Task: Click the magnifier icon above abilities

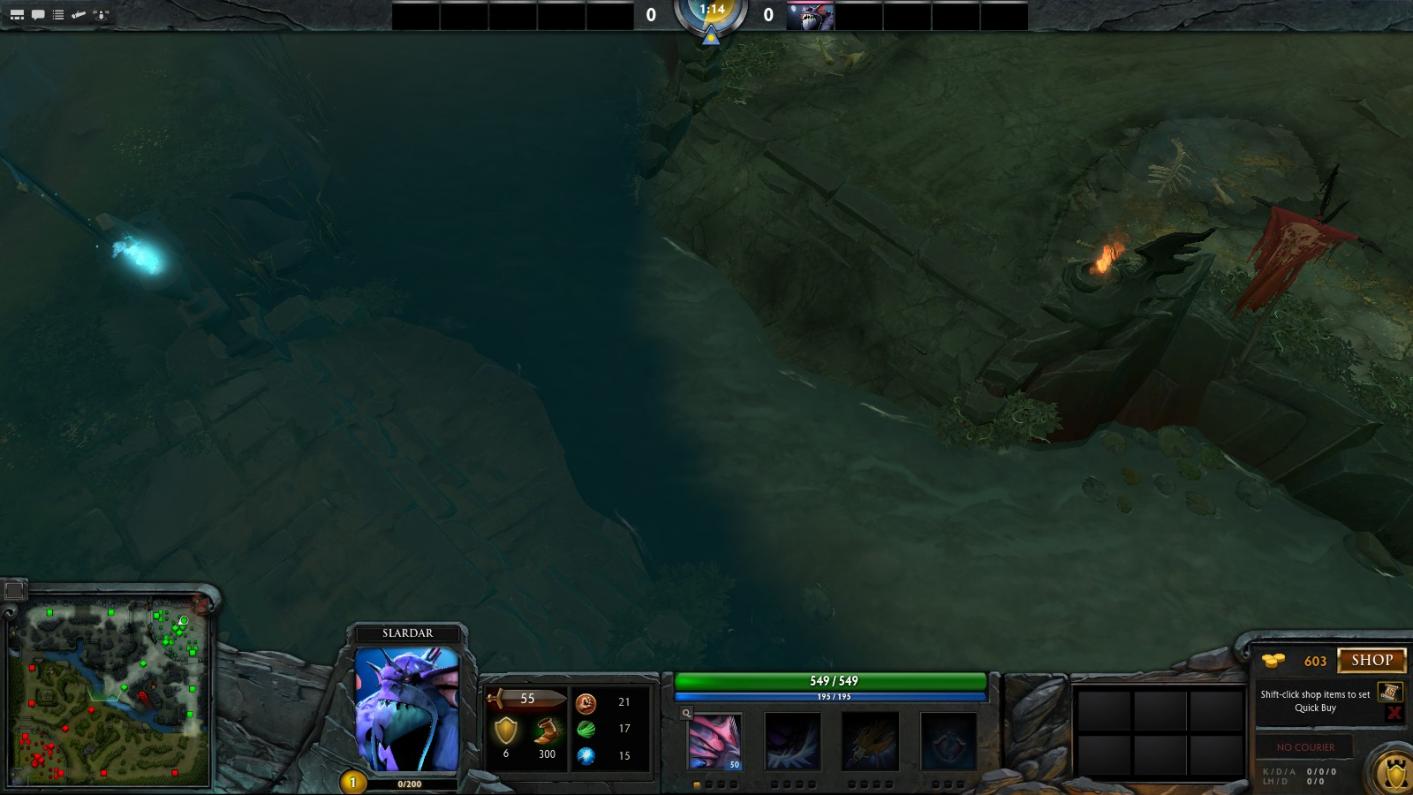Action: (686, 713)
